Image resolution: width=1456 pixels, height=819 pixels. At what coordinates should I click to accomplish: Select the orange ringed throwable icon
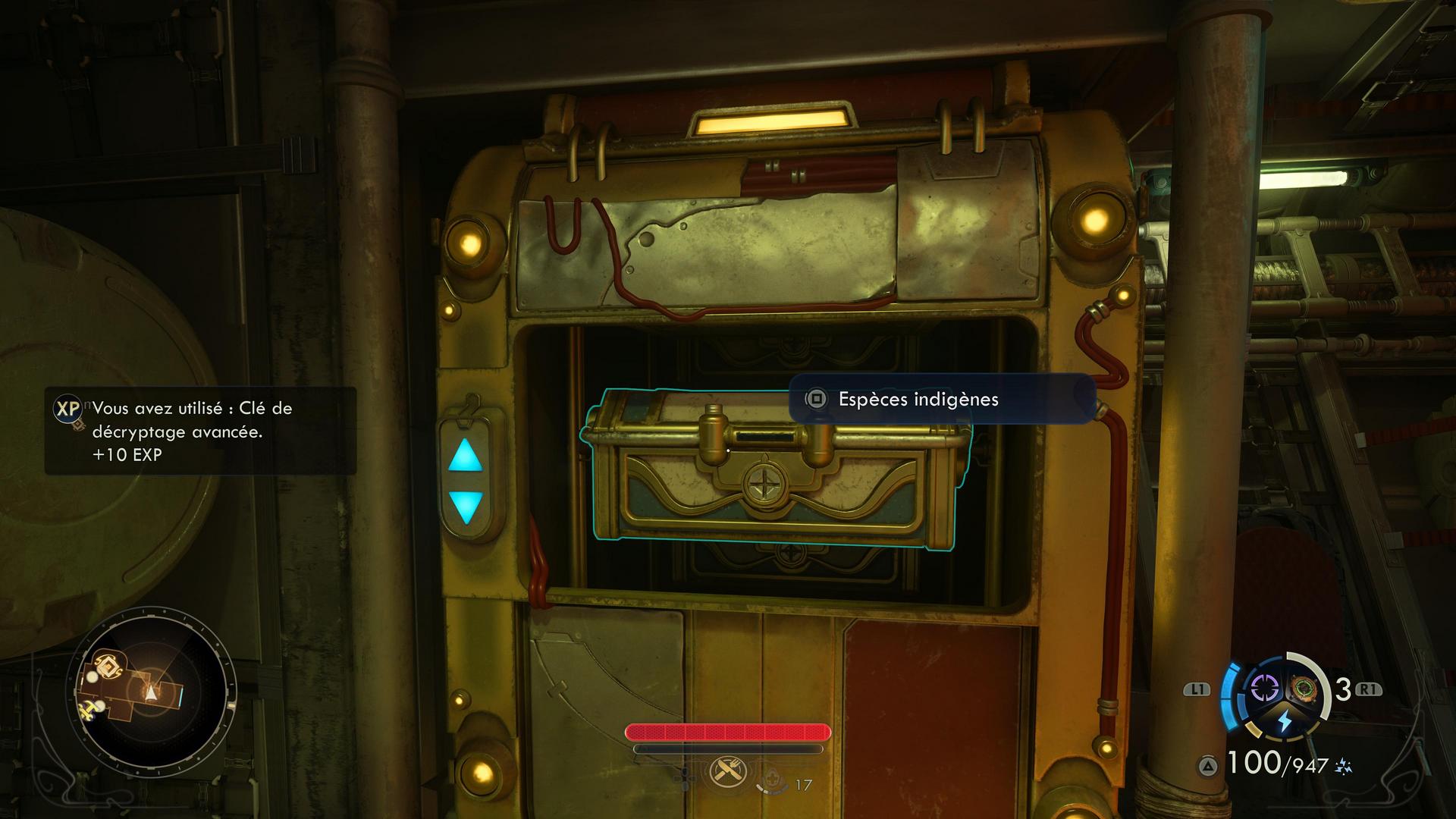[1304, 689]
